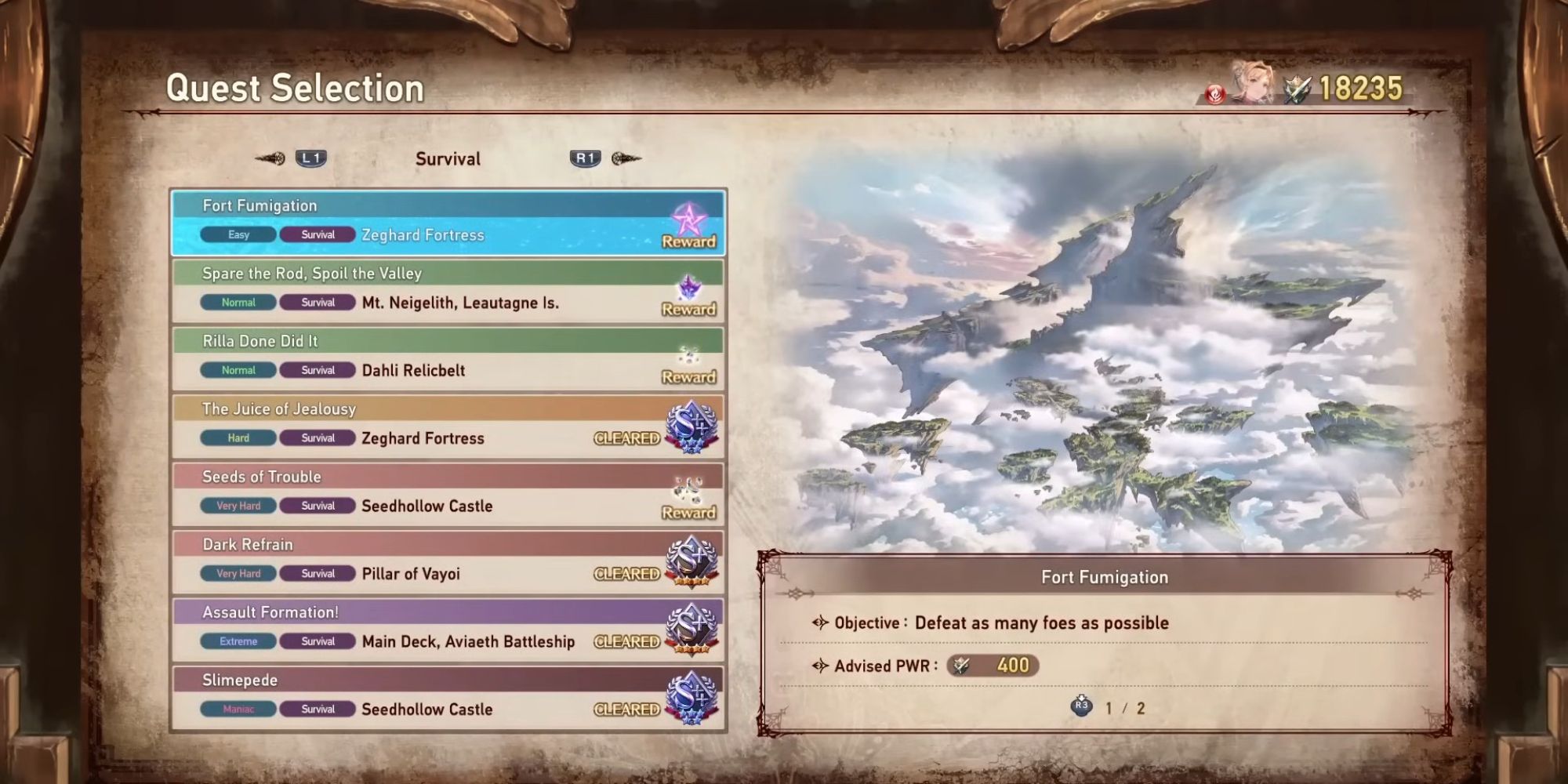This screenshot has width=1568, height=784.
Task: Open the Fort Fumigation details panel title
Action: [1103, 576]
